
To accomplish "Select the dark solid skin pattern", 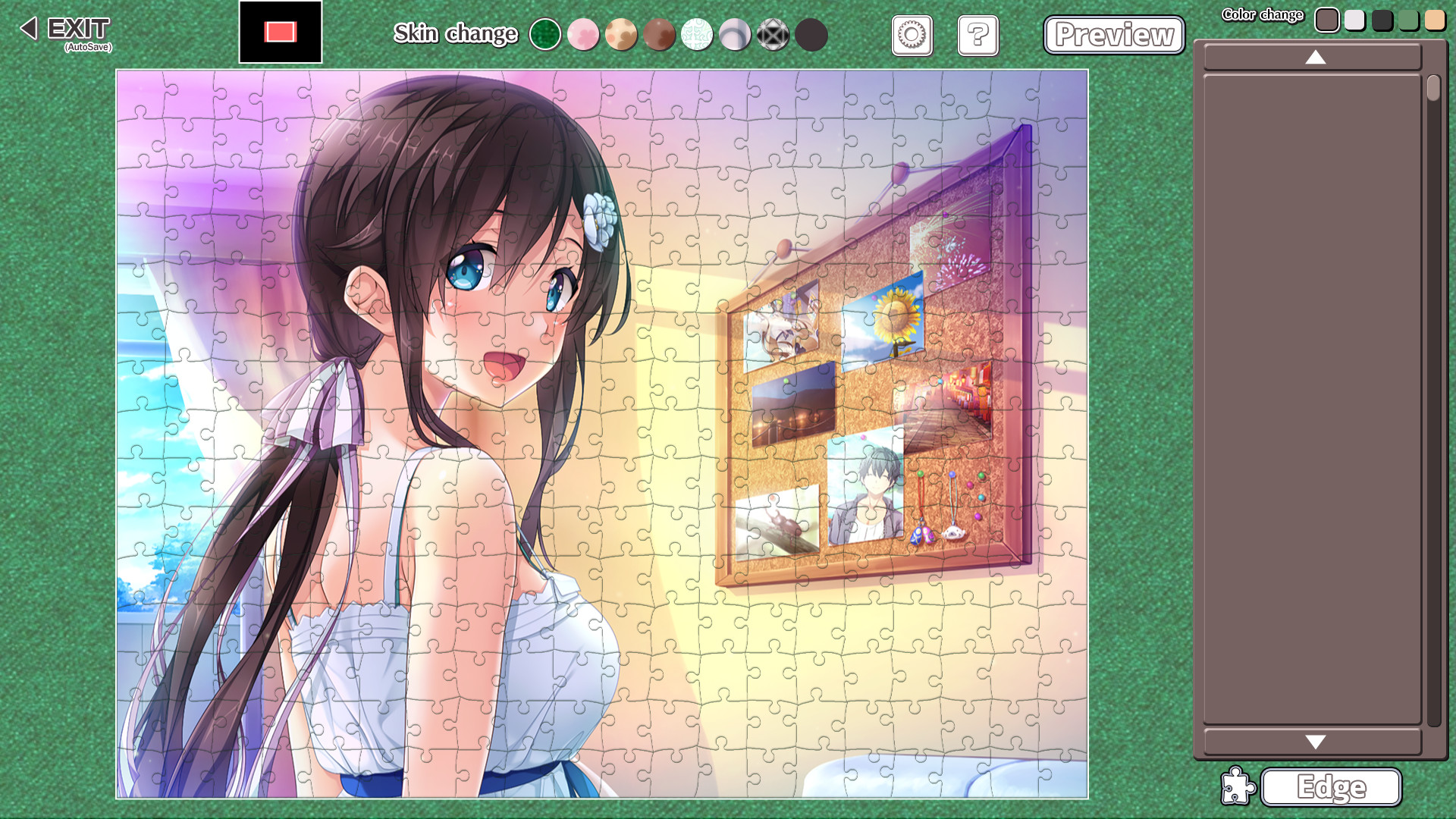I will click(x=811, y=35).
